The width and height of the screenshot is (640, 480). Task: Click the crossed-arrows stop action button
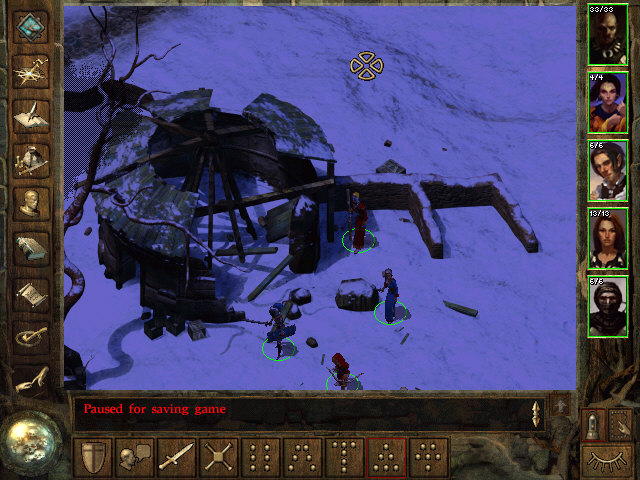tap(219, 457)
